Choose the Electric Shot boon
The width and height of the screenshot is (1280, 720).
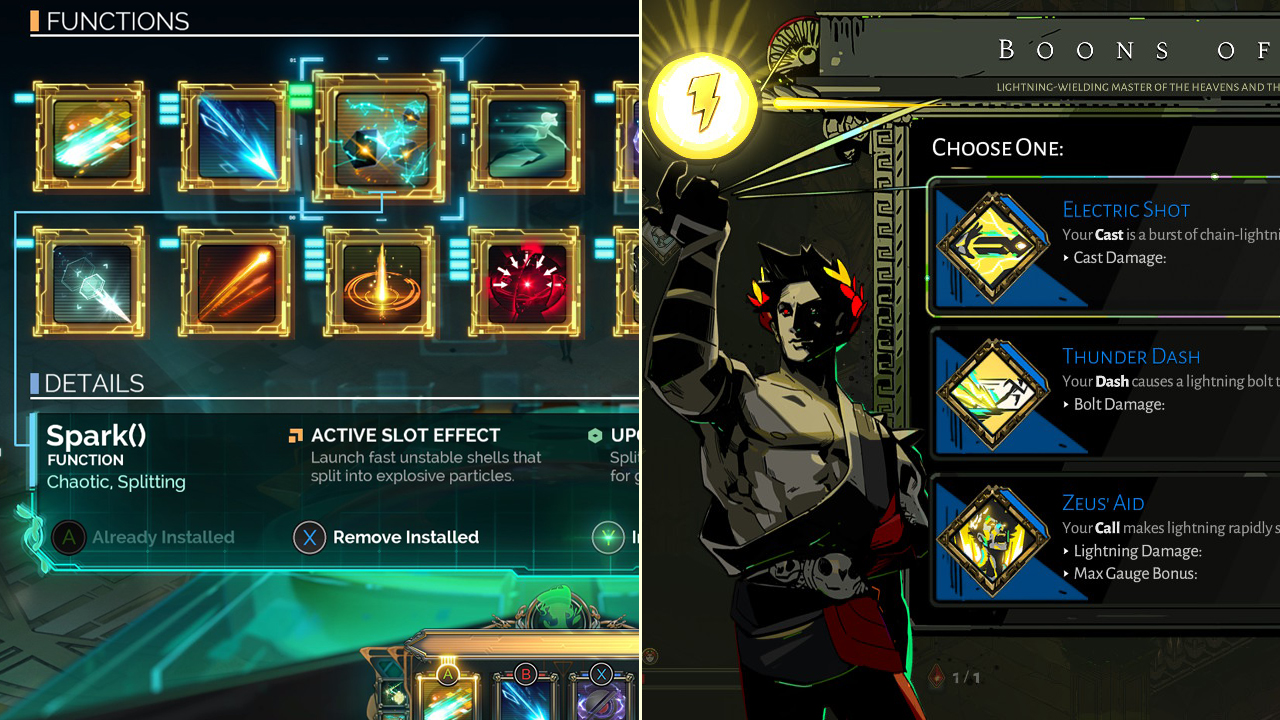click(x=1100, y=246)
